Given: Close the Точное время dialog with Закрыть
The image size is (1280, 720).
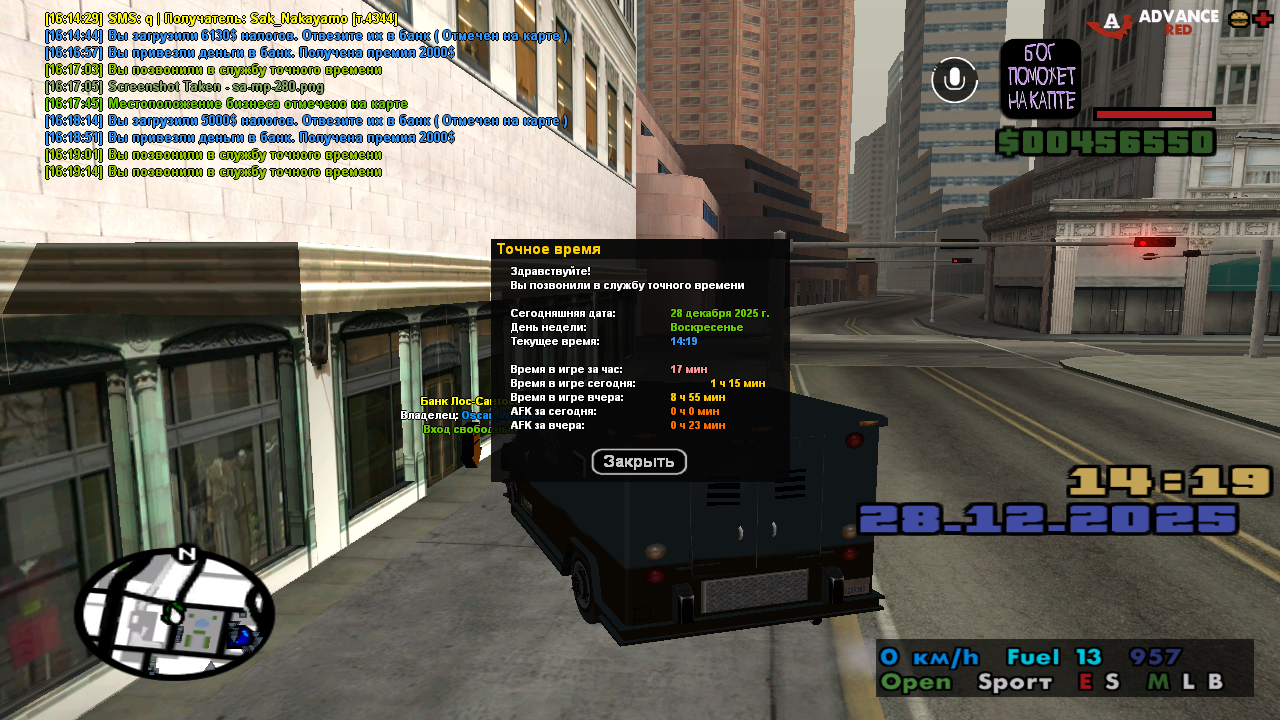Looking at the screenshot, I should pos(639,462).
